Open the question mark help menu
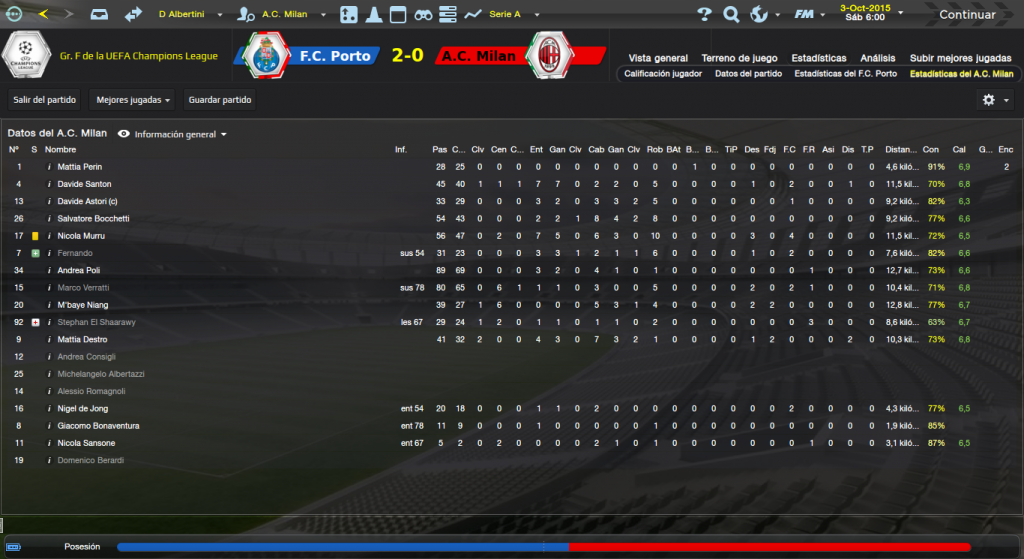 tap(704, 15)
